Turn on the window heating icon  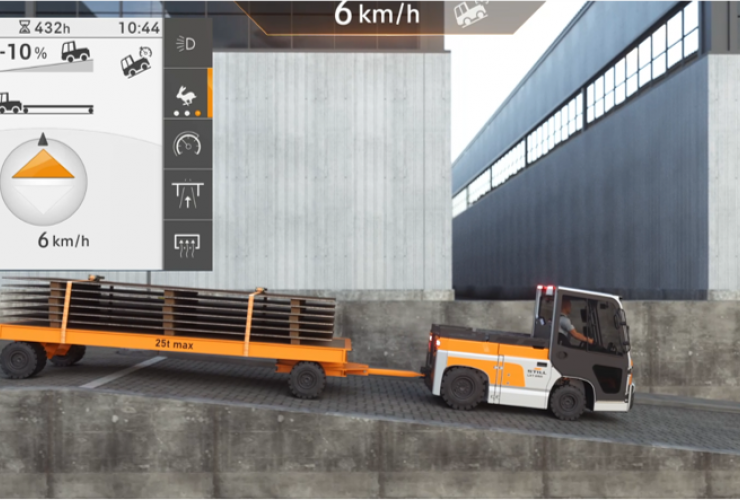(186, 243)
